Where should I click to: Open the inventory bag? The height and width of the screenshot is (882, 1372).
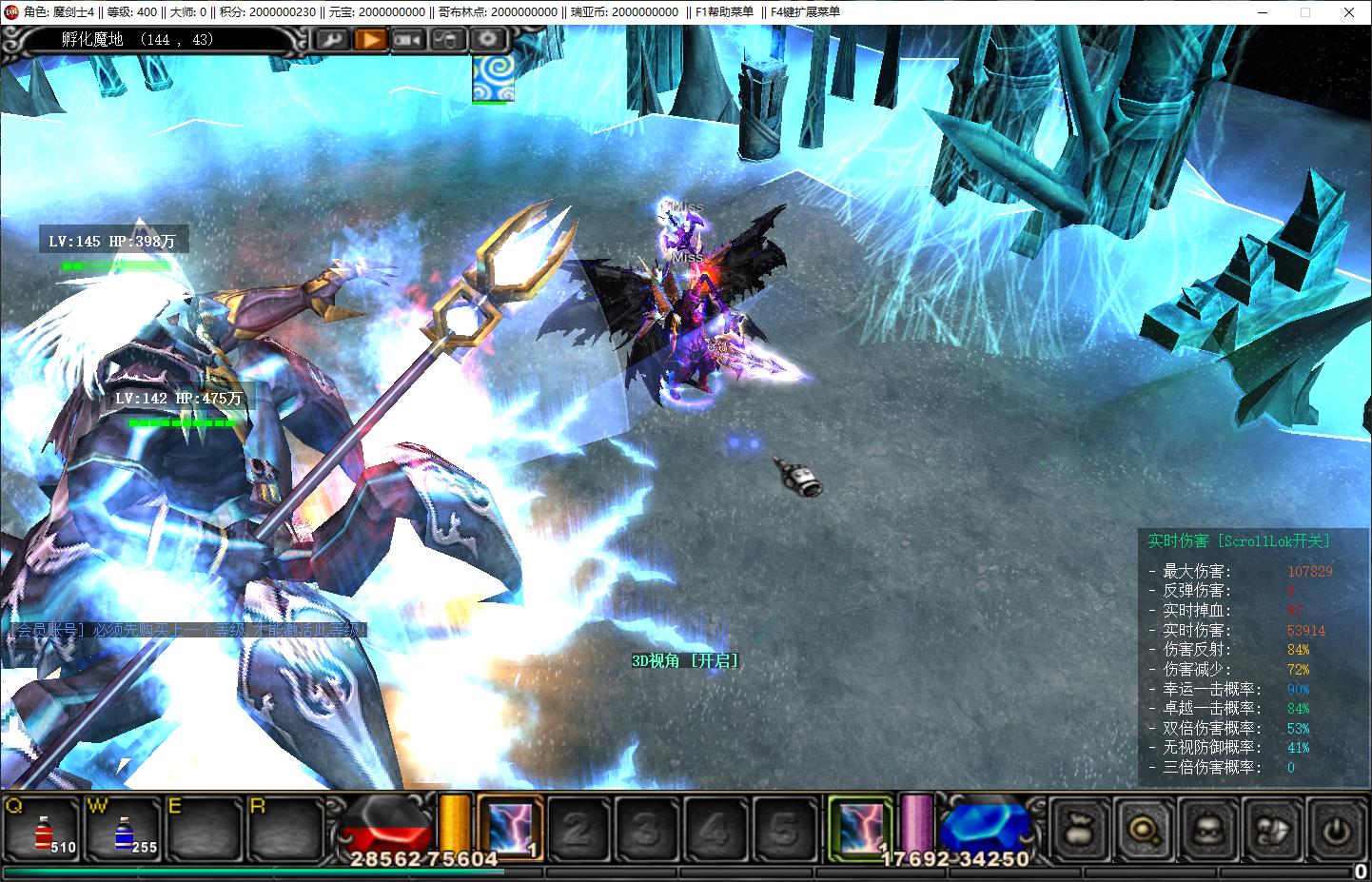tap(1080, 831)
